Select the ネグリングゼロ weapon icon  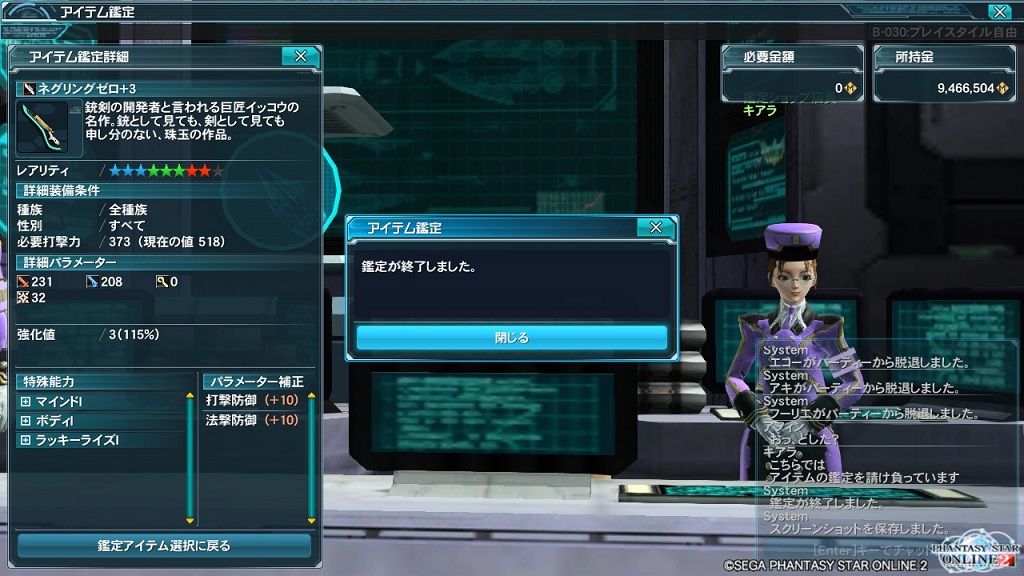(x=41, y=126)
